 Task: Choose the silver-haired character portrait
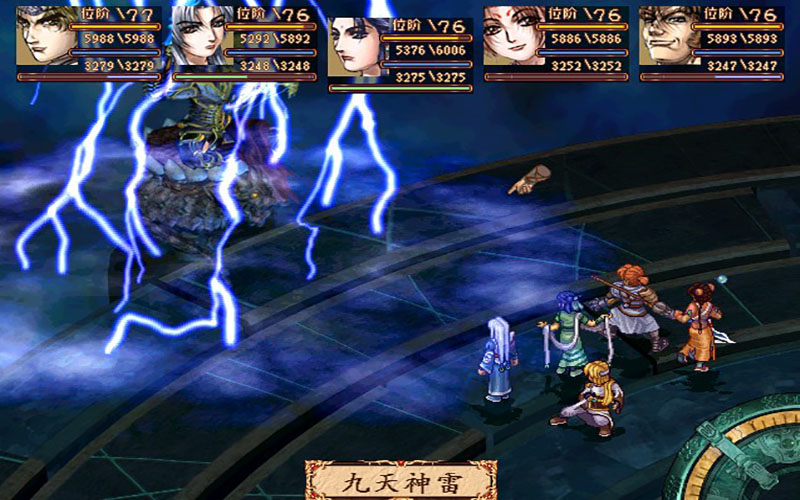(202, 36)
